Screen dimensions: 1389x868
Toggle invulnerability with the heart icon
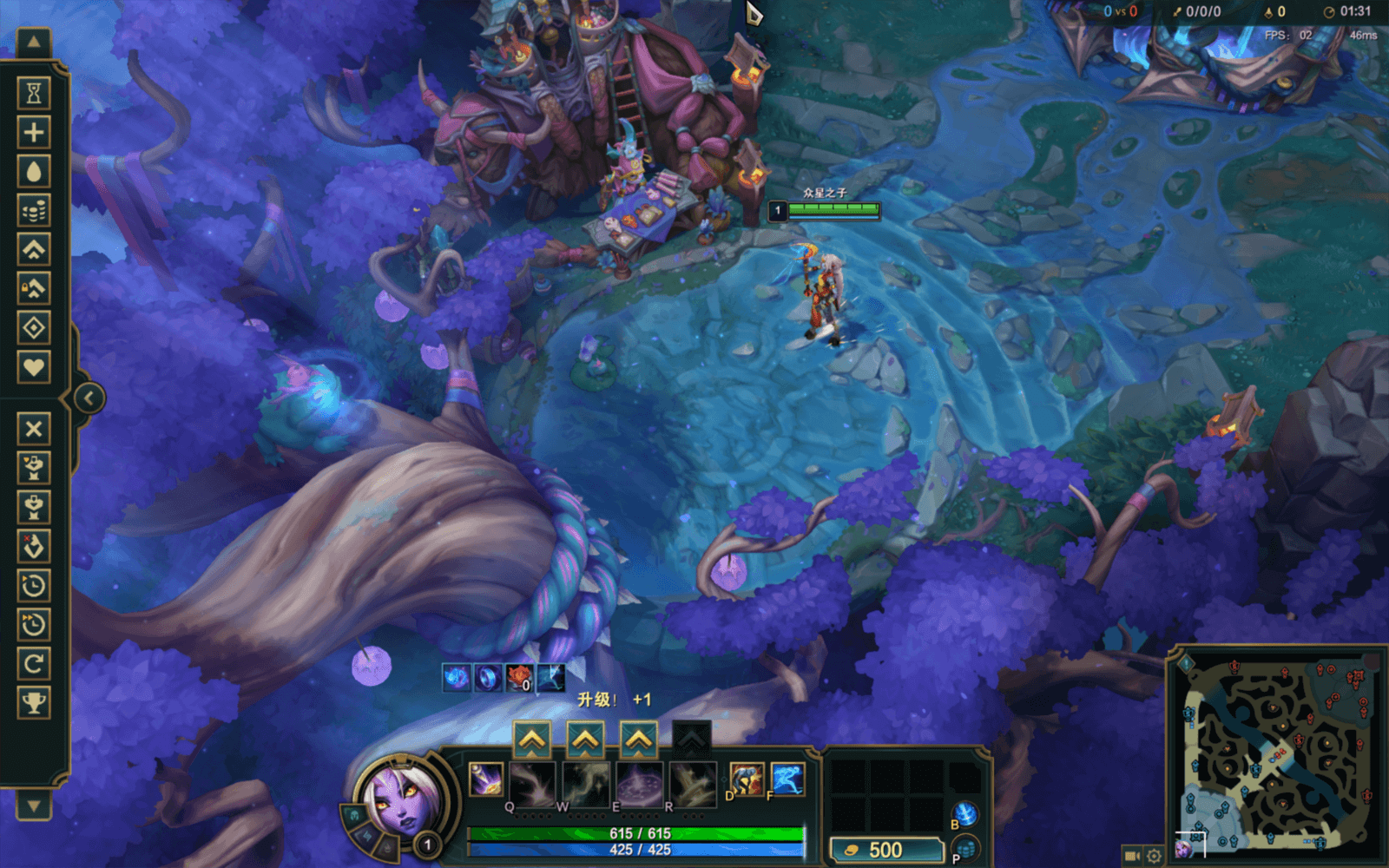pyautogui.click(x=32, y=366)
